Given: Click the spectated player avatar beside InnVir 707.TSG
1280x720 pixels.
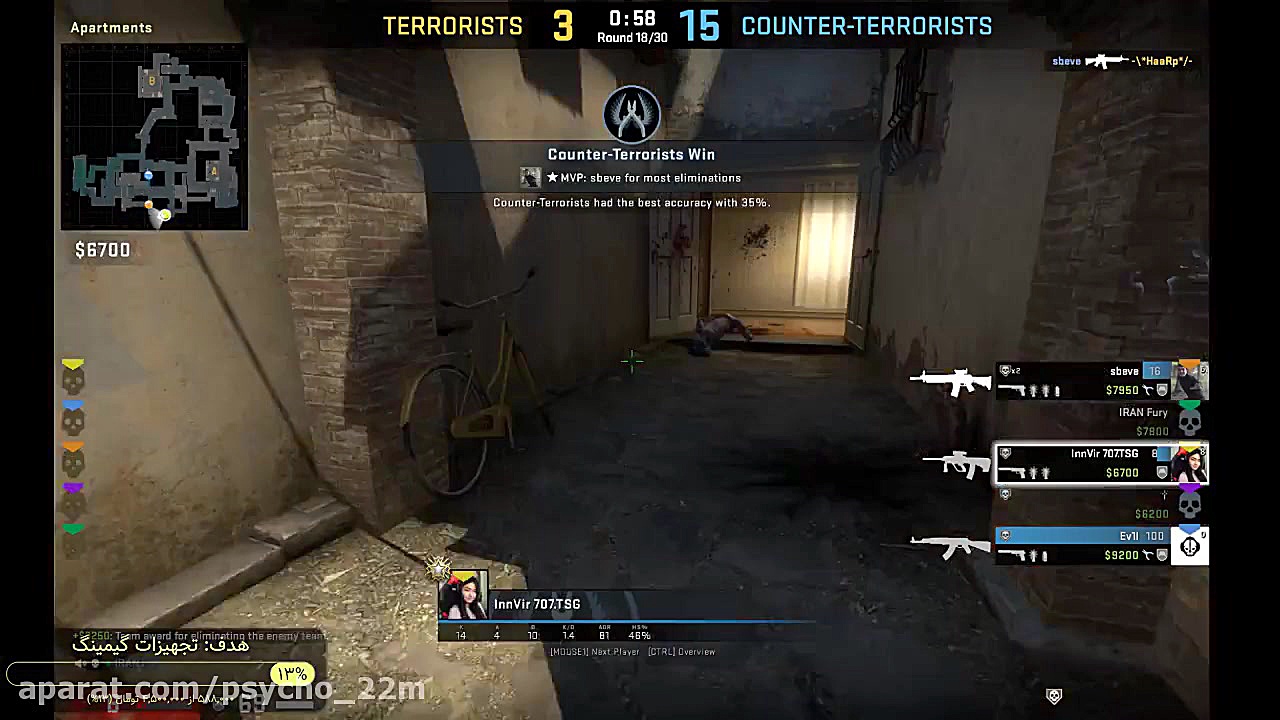Looking at the screenshot, I should 463,596.
